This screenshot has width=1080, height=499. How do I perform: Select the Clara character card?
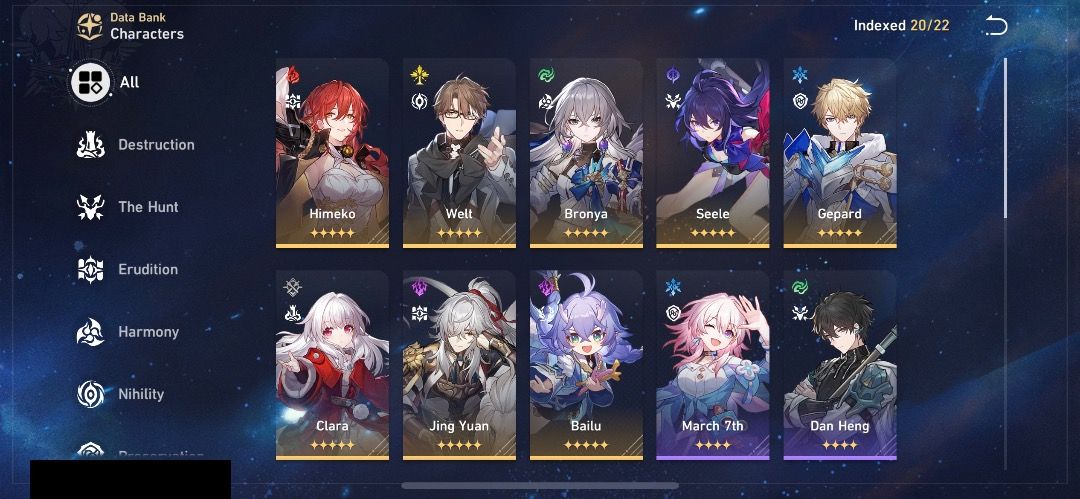[332, 364]
